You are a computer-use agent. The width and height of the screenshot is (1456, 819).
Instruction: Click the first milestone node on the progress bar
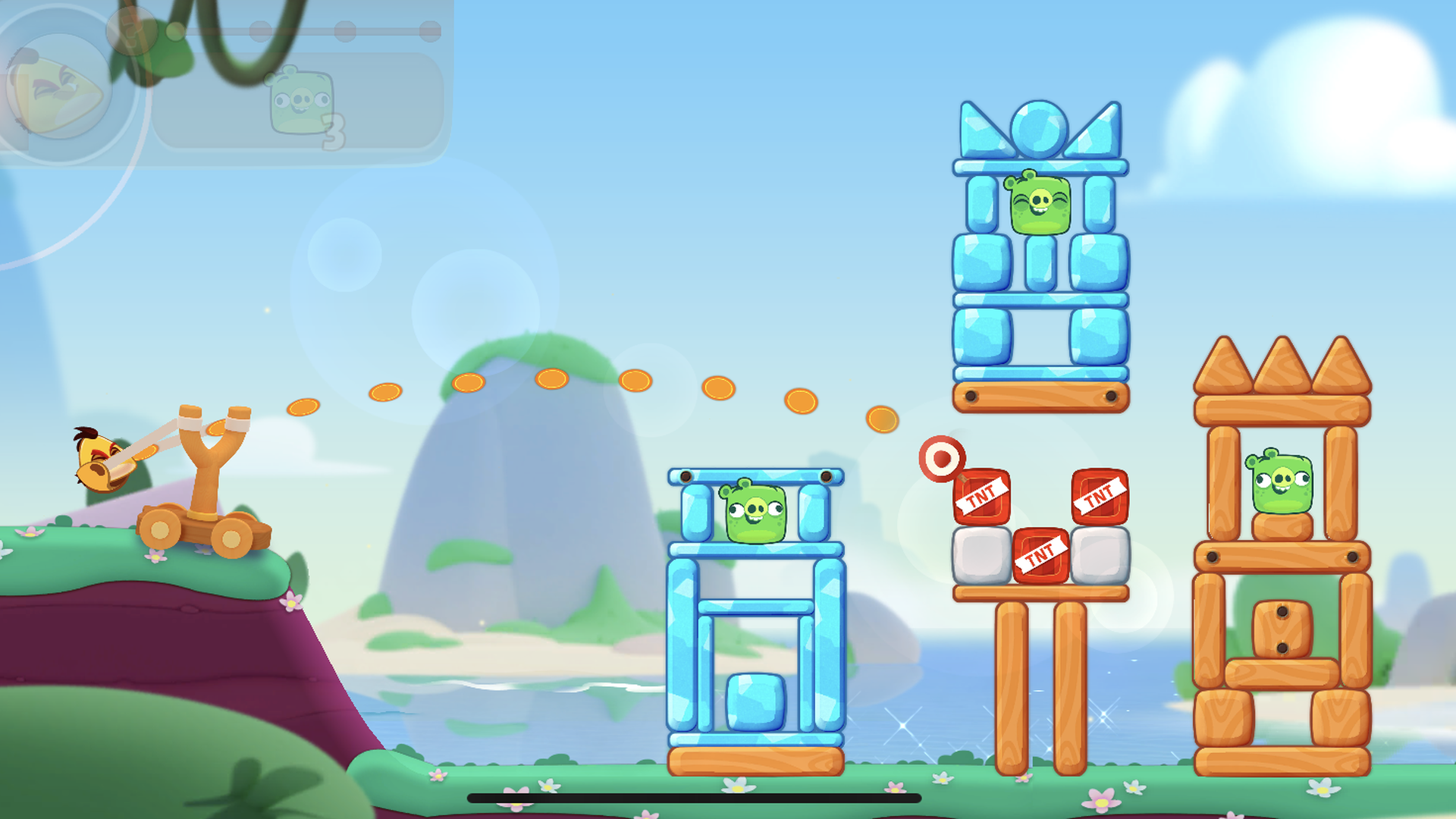coord(174,31)
